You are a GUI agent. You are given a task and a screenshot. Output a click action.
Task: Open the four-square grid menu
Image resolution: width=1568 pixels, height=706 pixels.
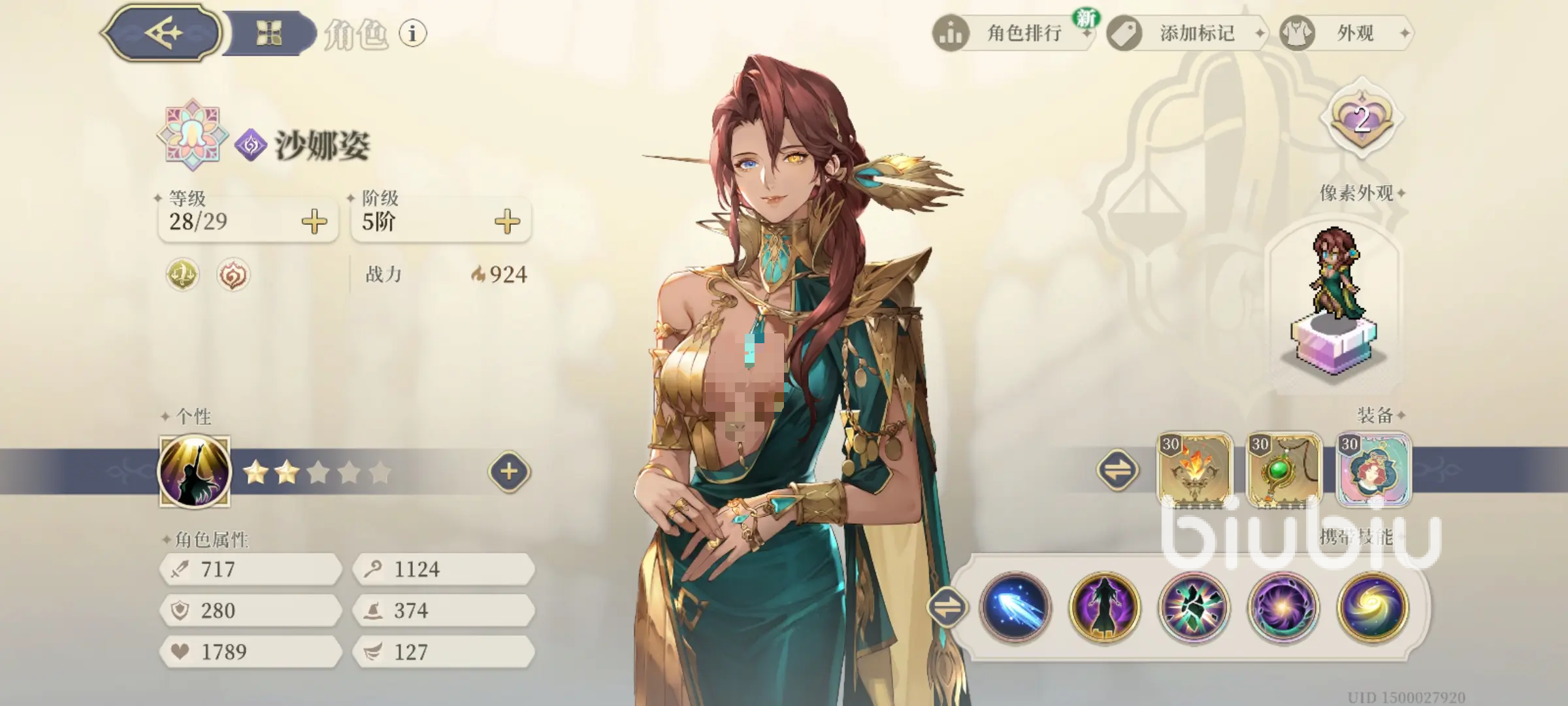click(x=269, y=33)
